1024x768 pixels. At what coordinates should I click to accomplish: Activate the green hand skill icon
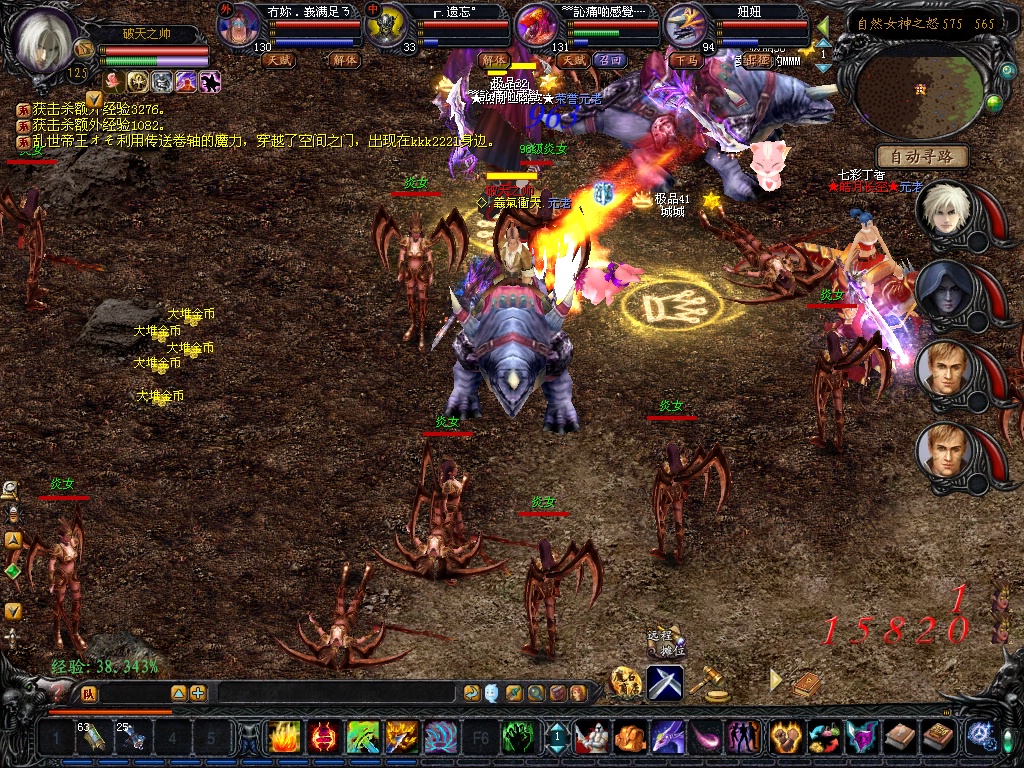(x=516, y=737)
